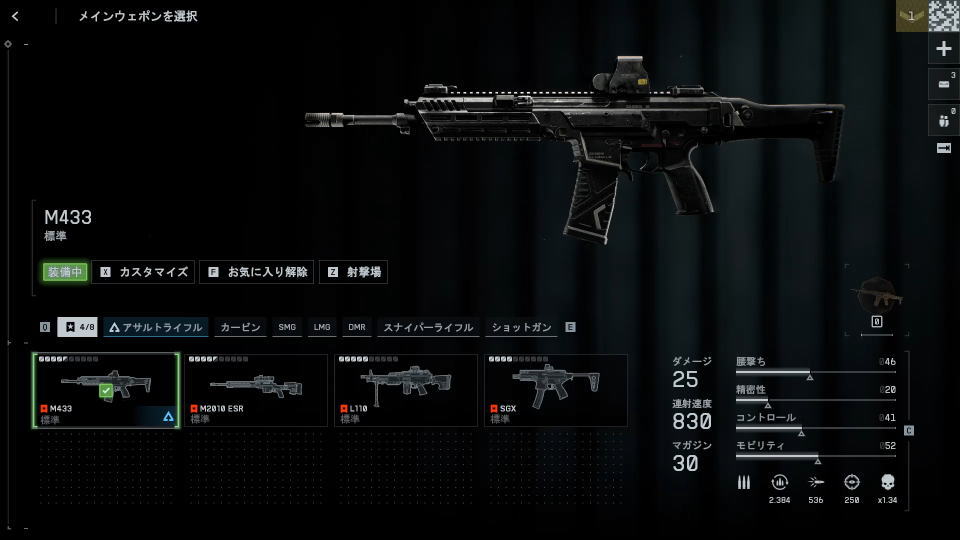Viewport: 960px width, 540px height.
Task: Open the カスタマイズ (Customize) option
Action: coord(144,272)
